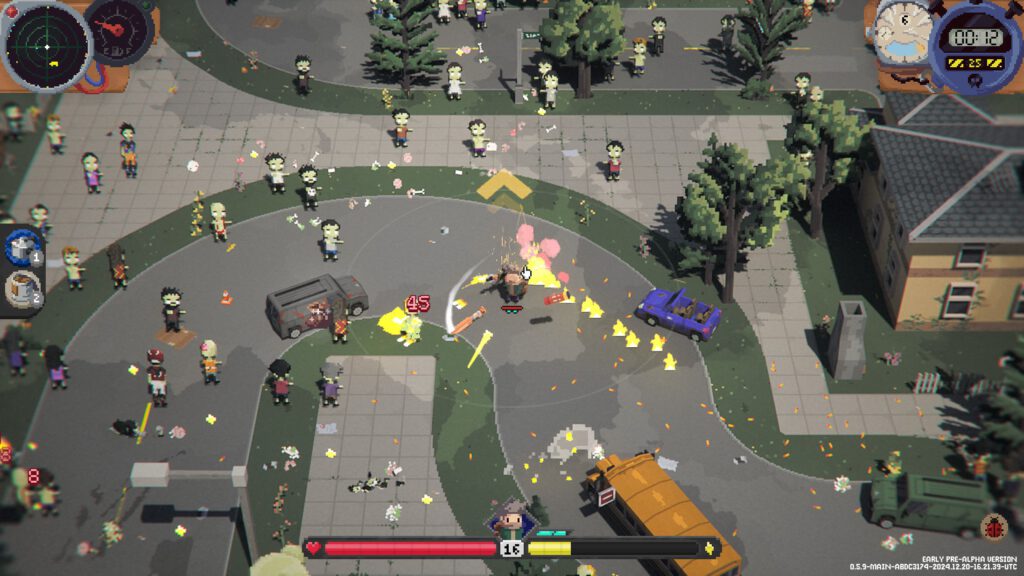Select the blue-ringed item in slot 1
Screen dimensions: 1024x576
click(x=20, y=246)
